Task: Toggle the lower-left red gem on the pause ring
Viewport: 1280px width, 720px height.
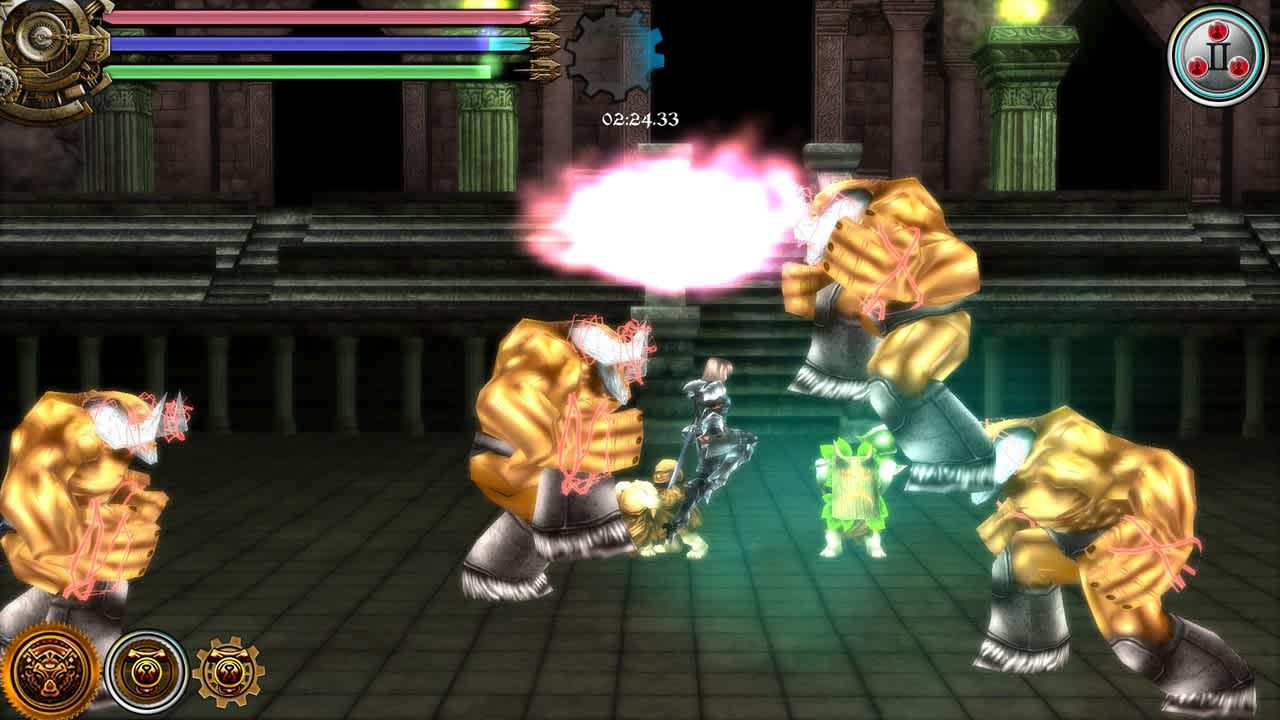Action: pos(1198,66)
